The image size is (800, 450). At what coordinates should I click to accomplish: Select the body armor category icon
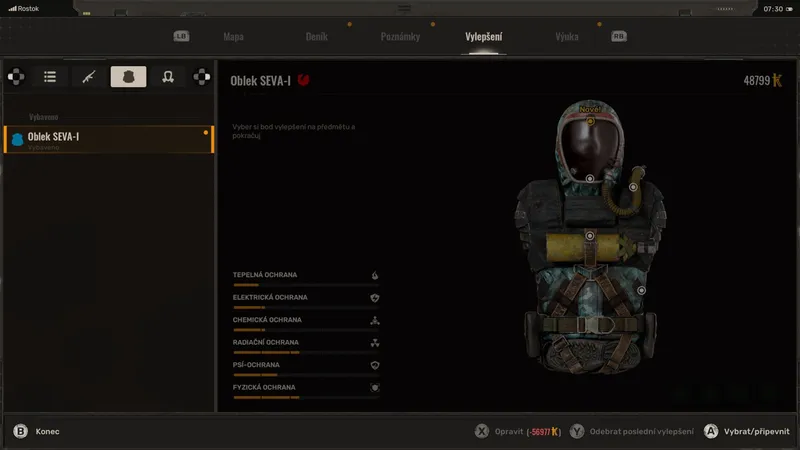click(128, 77)
